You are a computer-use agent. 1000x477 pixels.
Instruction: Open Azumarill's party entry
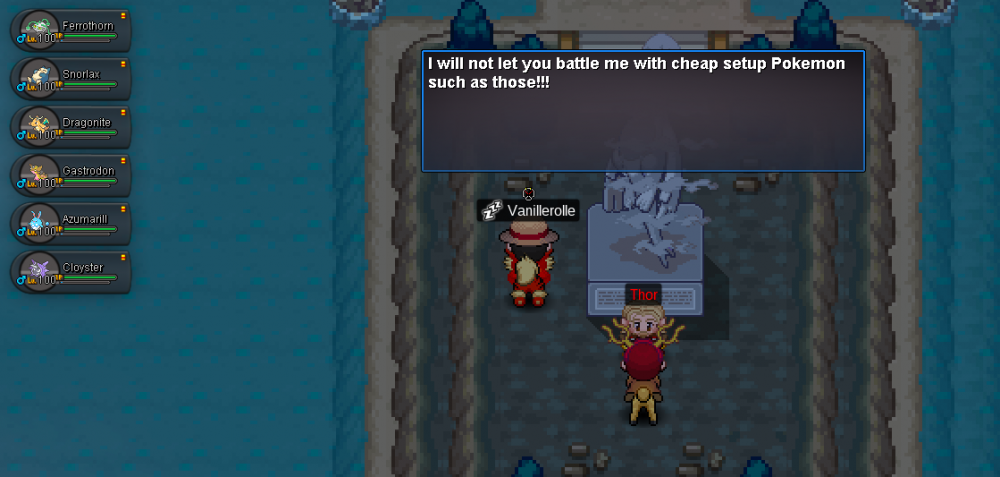point(71,223)
